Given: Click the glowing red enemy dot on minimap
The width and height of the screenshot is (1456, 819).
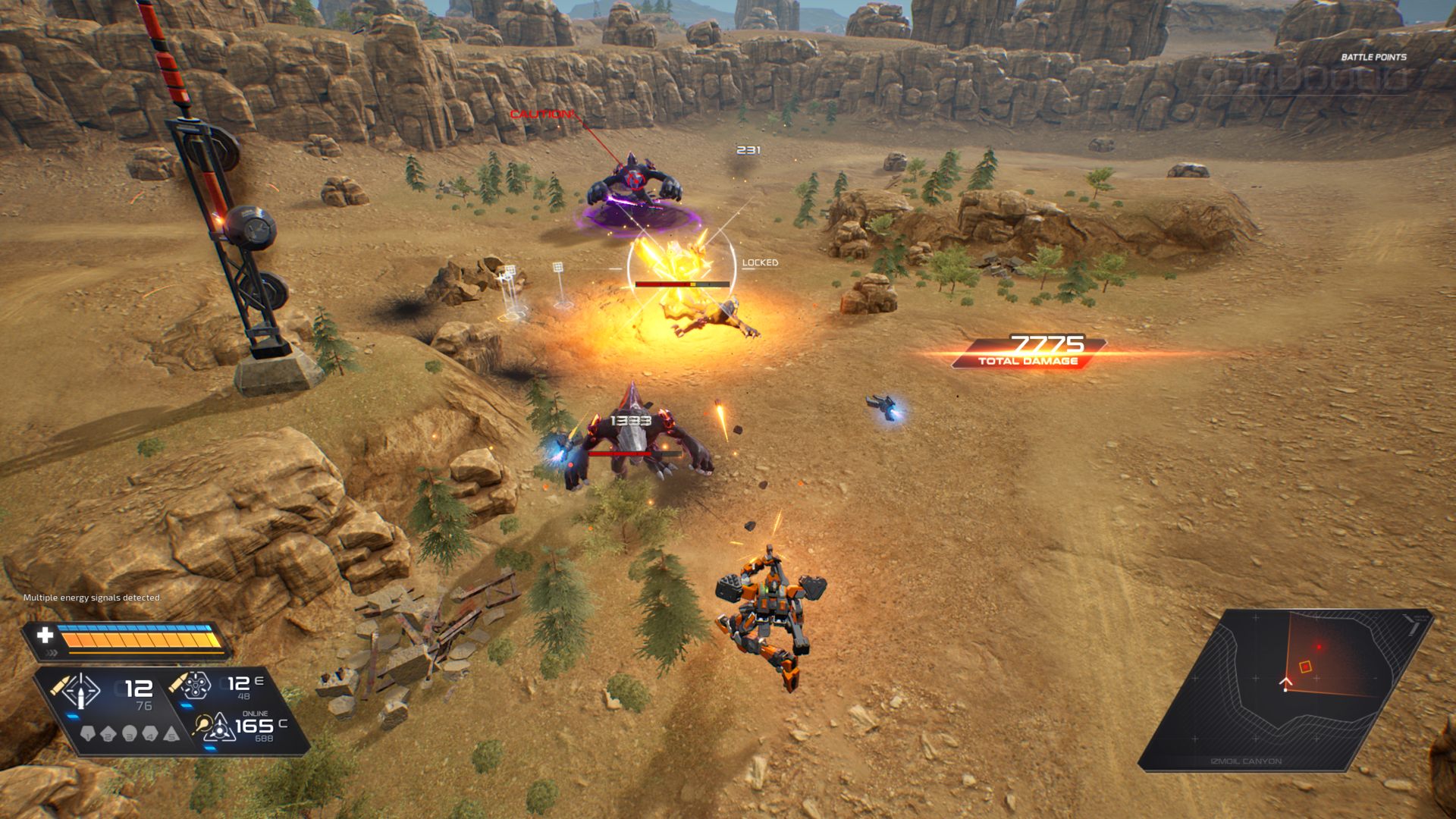Looking at the screenshot, I should coord(1319,647).
